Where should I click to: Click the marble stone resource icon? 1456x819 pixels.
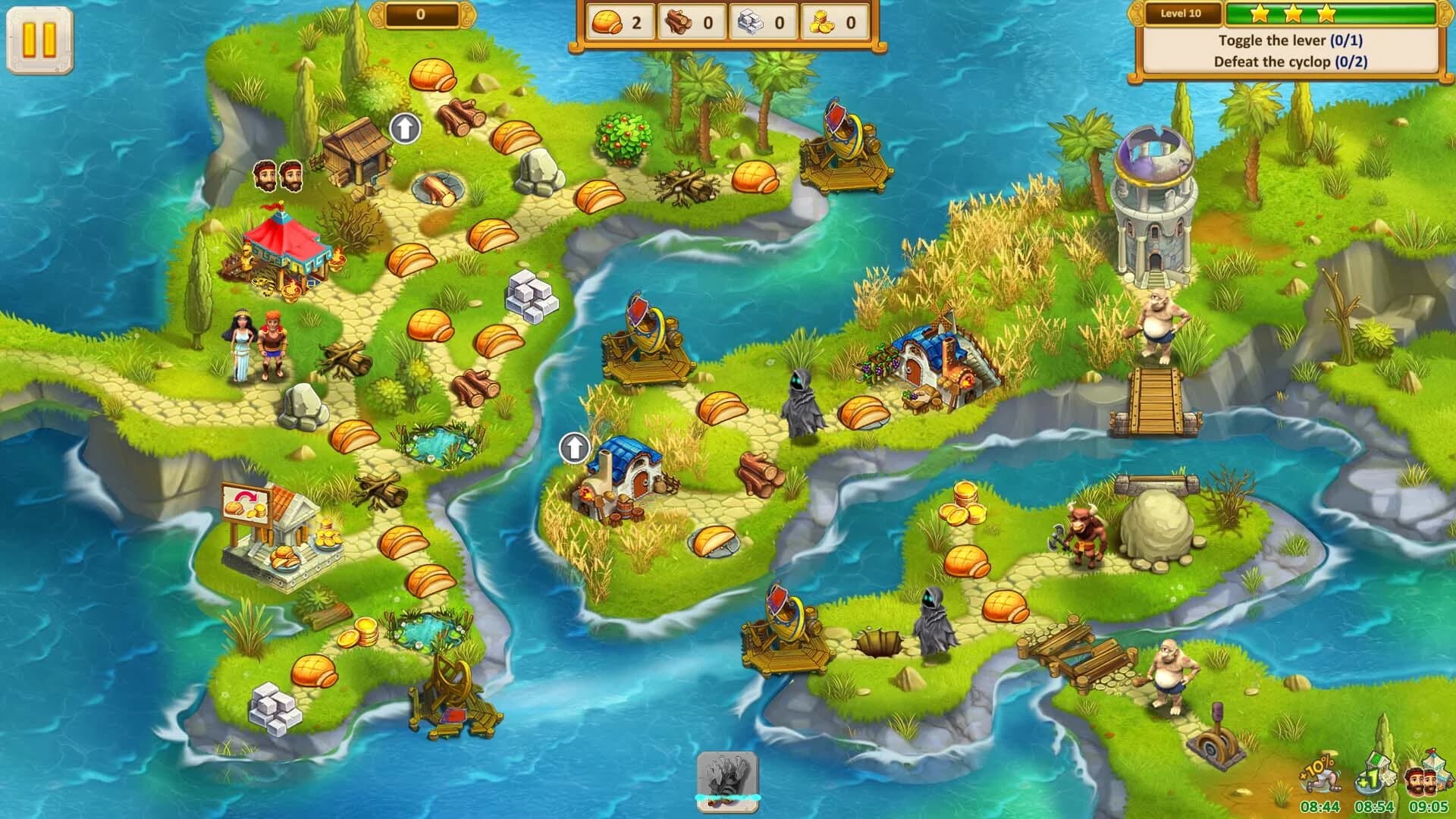[751, 21]
